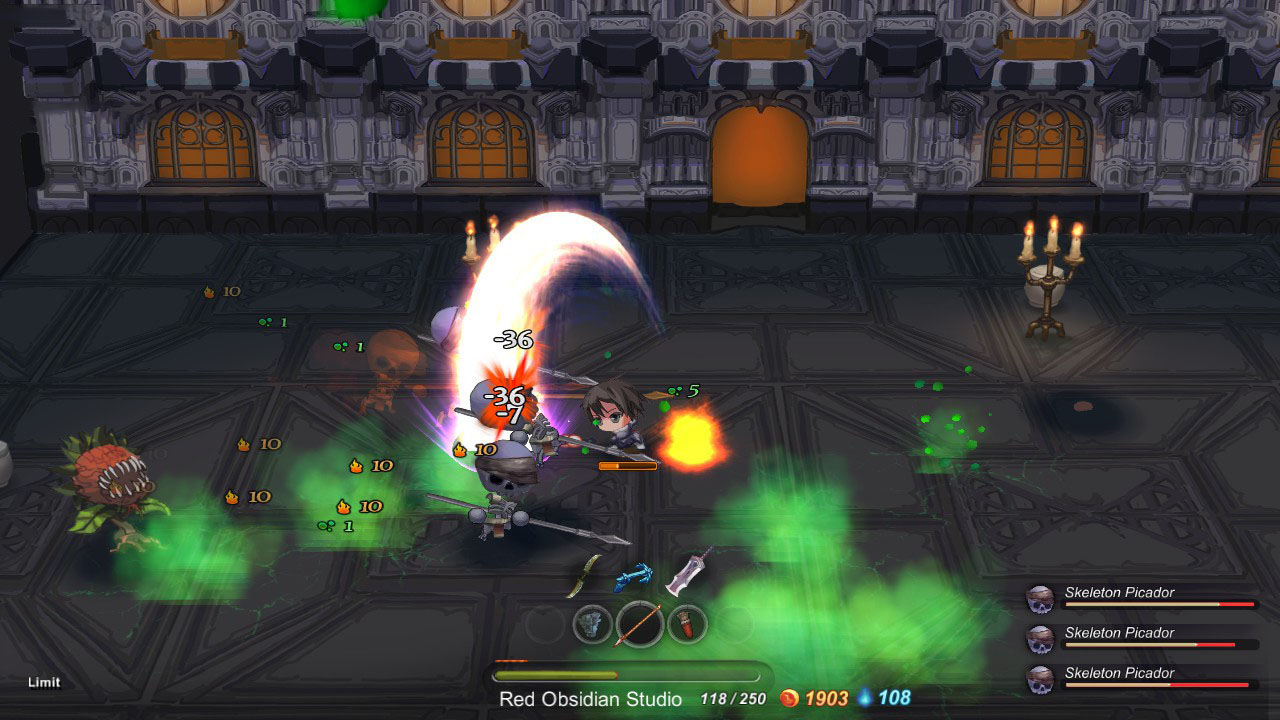The height and width of the screenshot is (720, 1280).
Task: Click the empty leftmost hotbar slot
Action: 542,626
